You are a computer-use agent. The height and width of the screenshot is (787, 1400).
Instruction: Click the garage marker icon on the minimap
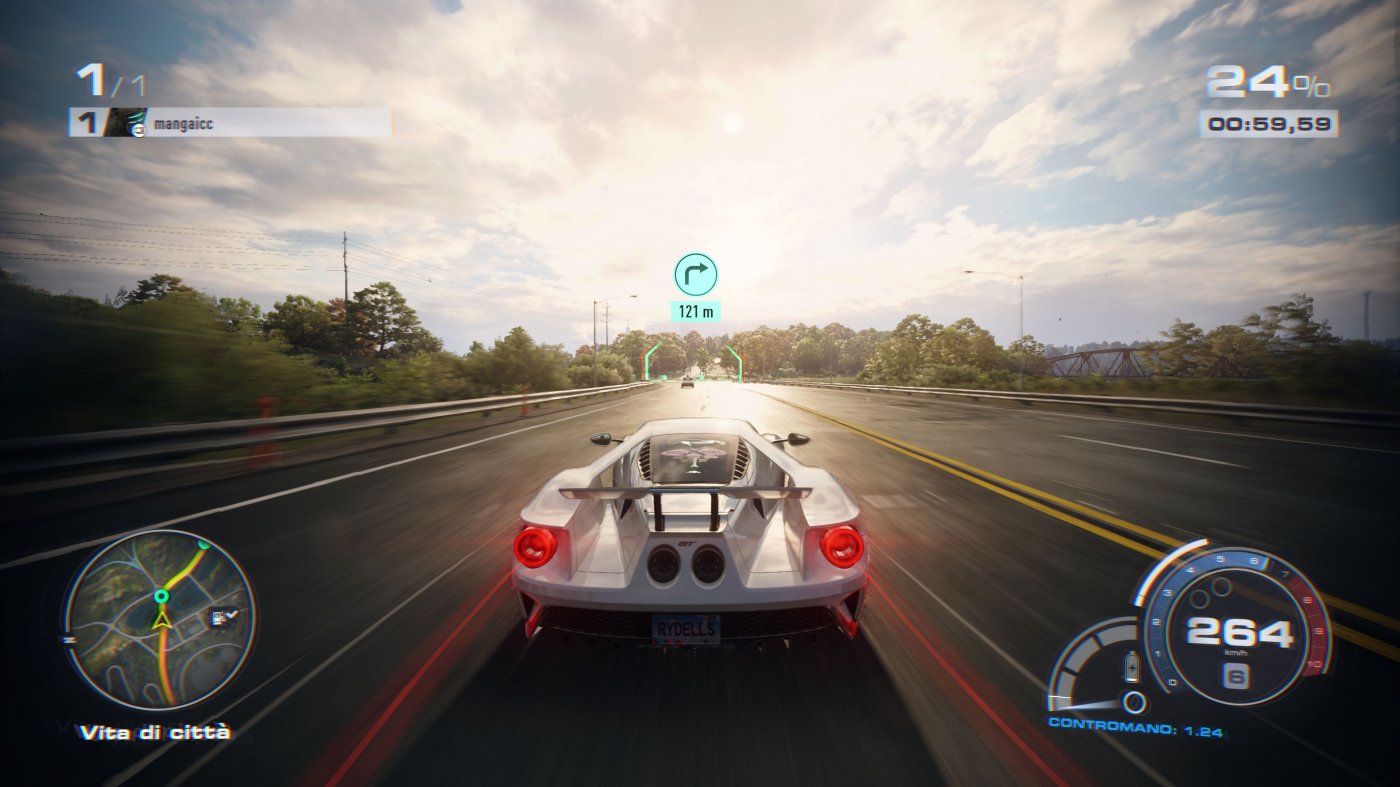click(219, 617)
